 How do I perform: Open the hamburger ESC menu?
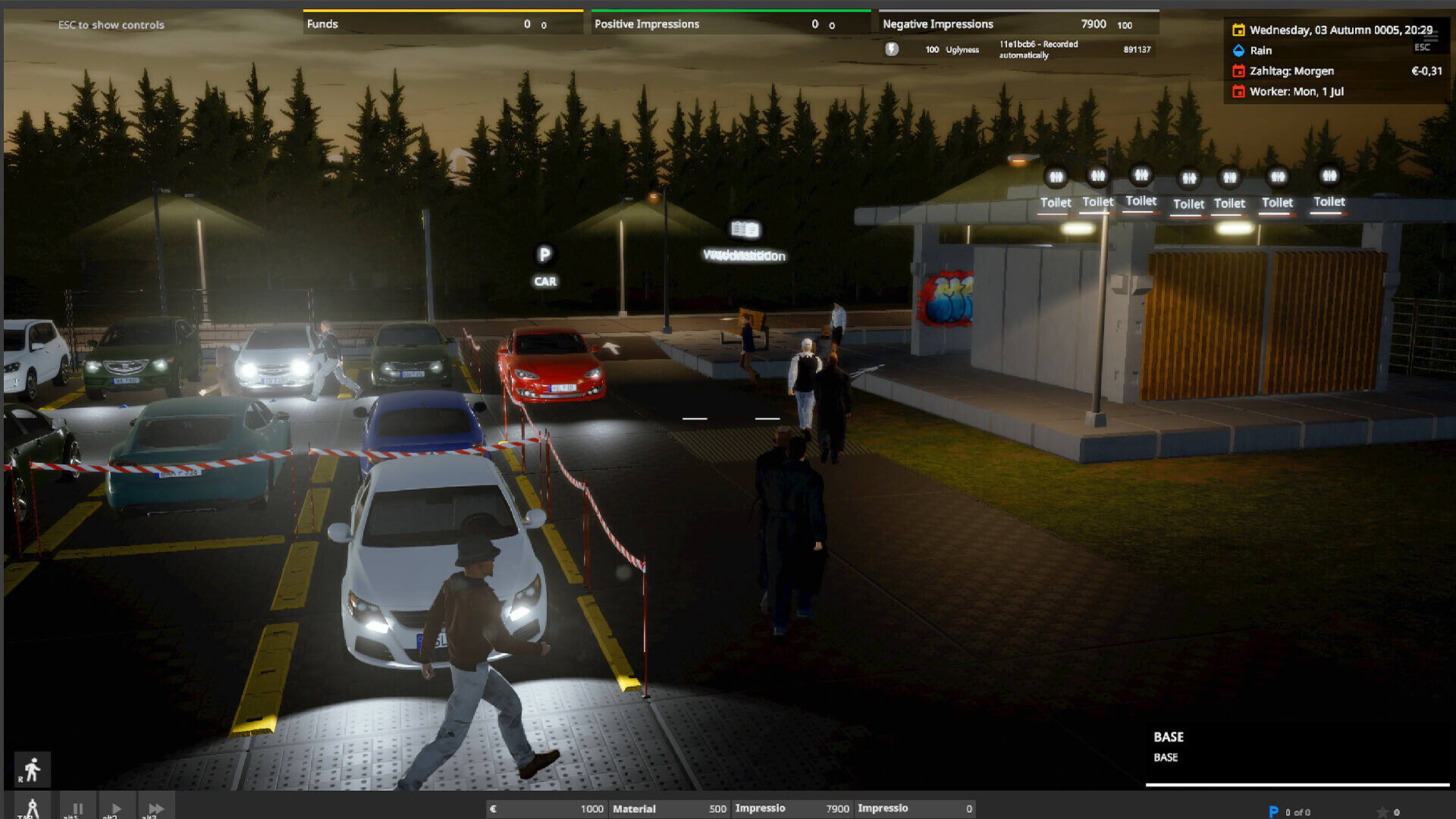1430,36
